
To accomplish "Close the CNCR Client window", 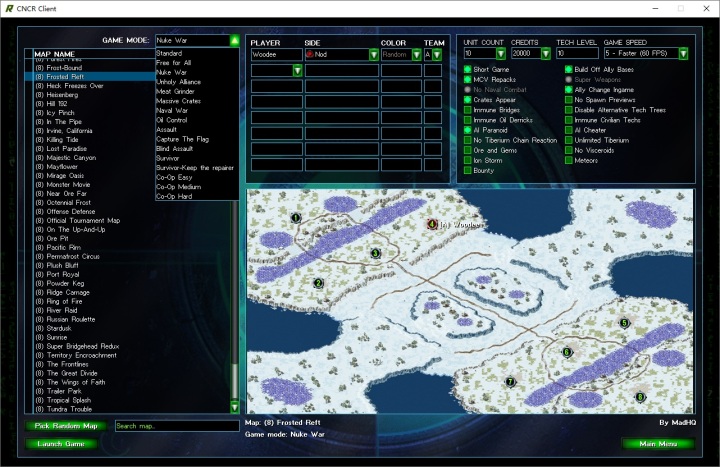I will point(703,7).
